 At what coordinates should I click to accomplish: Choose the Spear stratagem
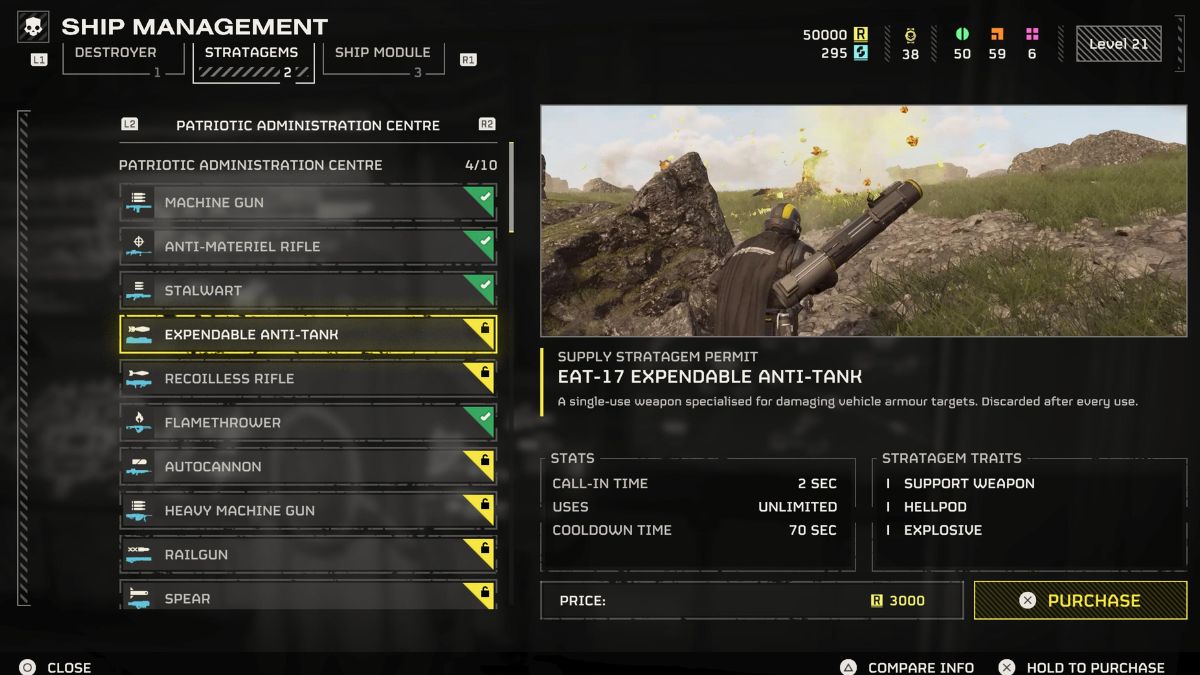(x=307, y=596)
